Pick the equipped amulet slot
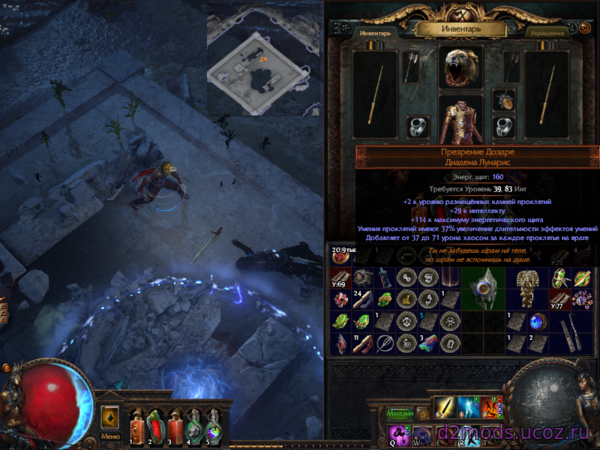The image size is (600, 450). pos(505,100)
